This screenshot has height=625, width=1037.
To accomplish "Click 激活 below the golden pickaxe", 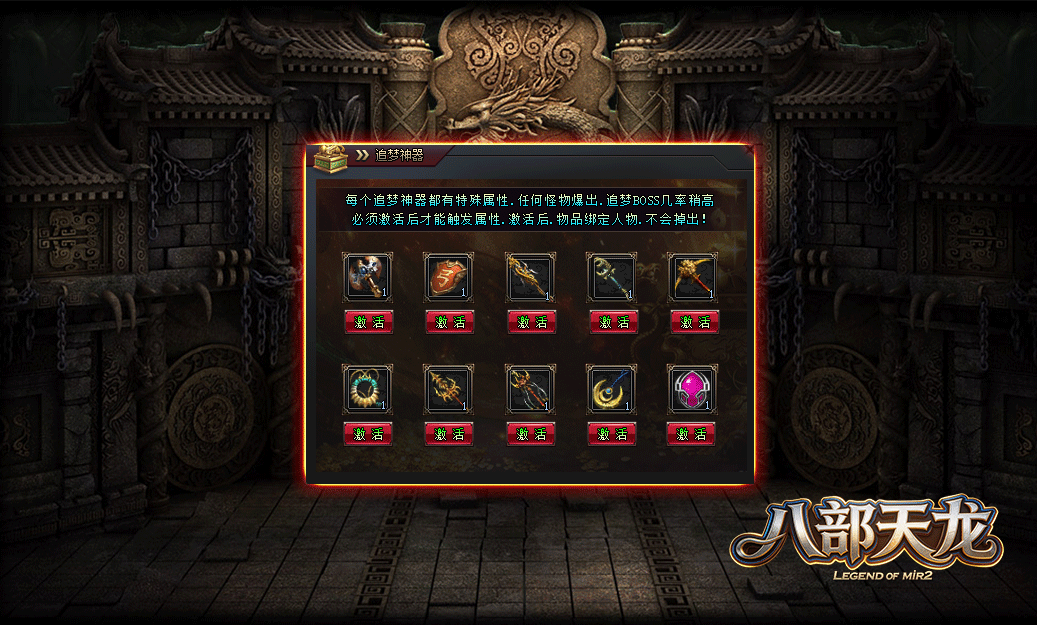I will coord(694,322).
